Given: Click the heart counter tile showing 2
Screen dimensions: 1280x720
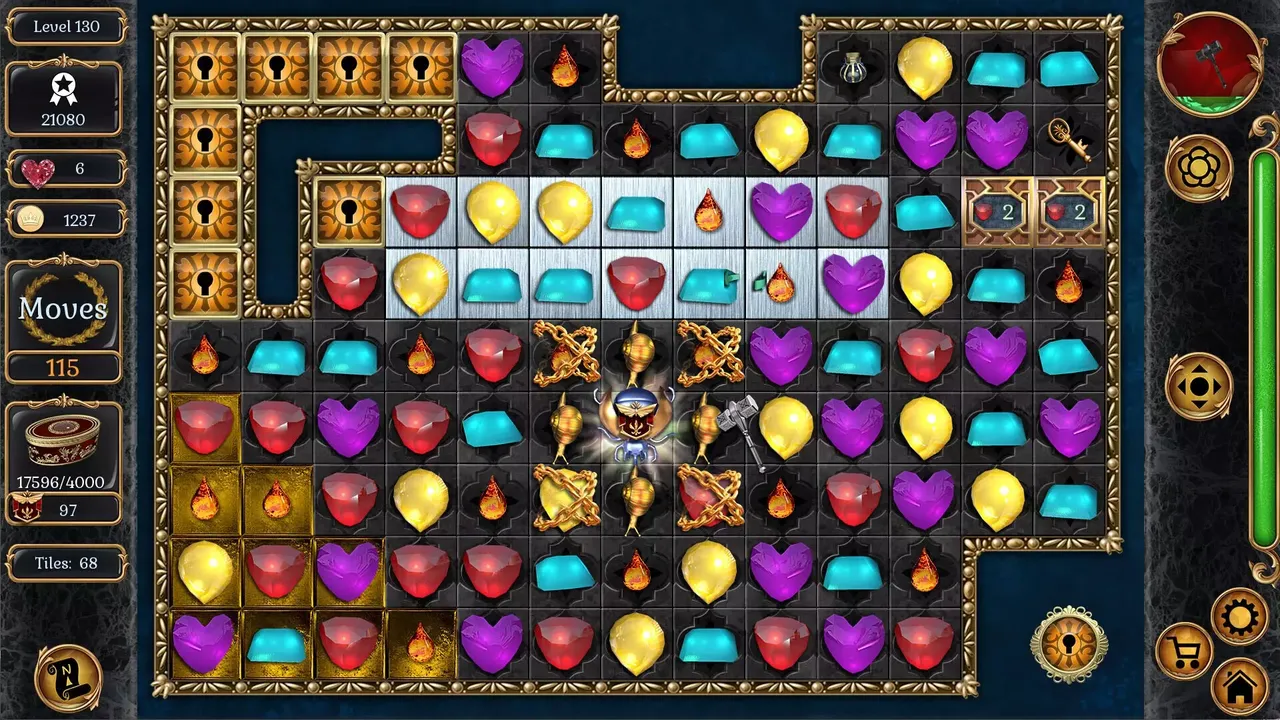Looking at the screenshot, I should (997, 211).
